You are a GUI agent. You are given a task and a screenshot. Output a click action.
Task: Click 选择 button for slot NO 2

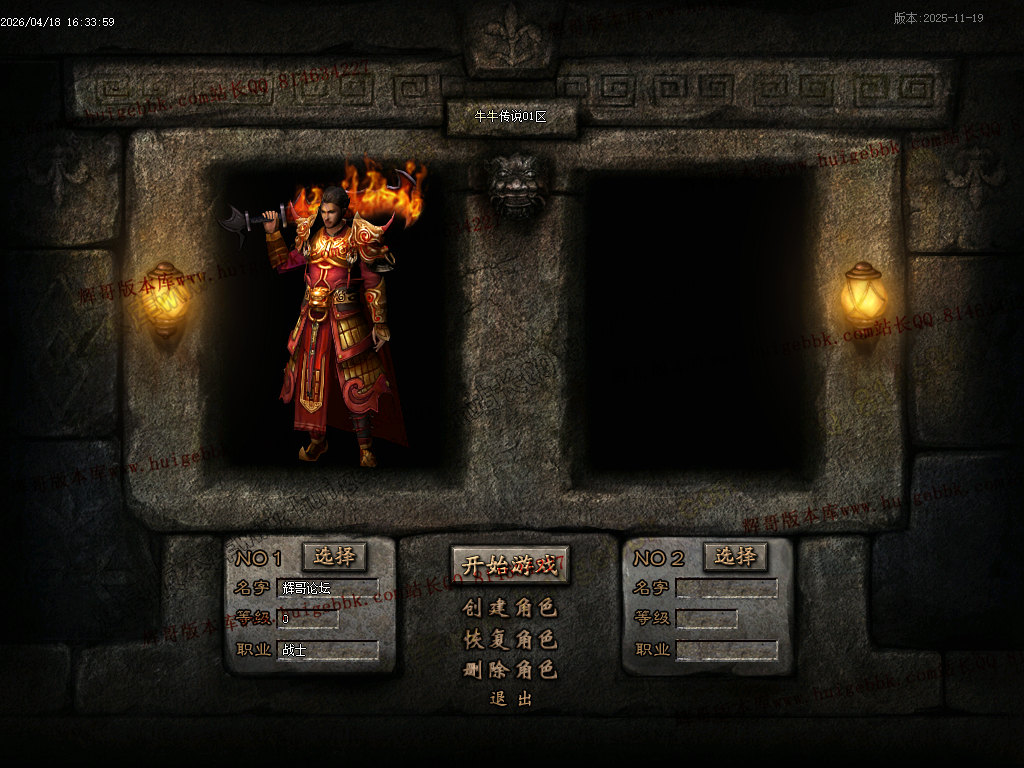click(x=735, y=556)
